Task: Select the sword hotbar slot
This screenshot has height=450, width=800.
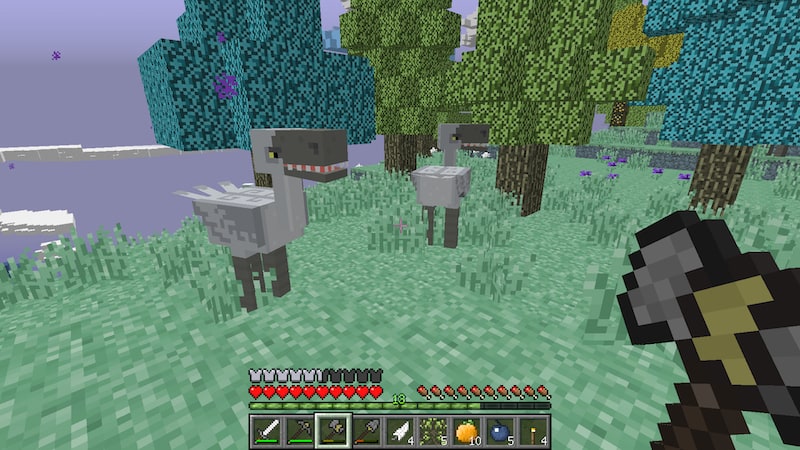Action: tap(266, 431)
